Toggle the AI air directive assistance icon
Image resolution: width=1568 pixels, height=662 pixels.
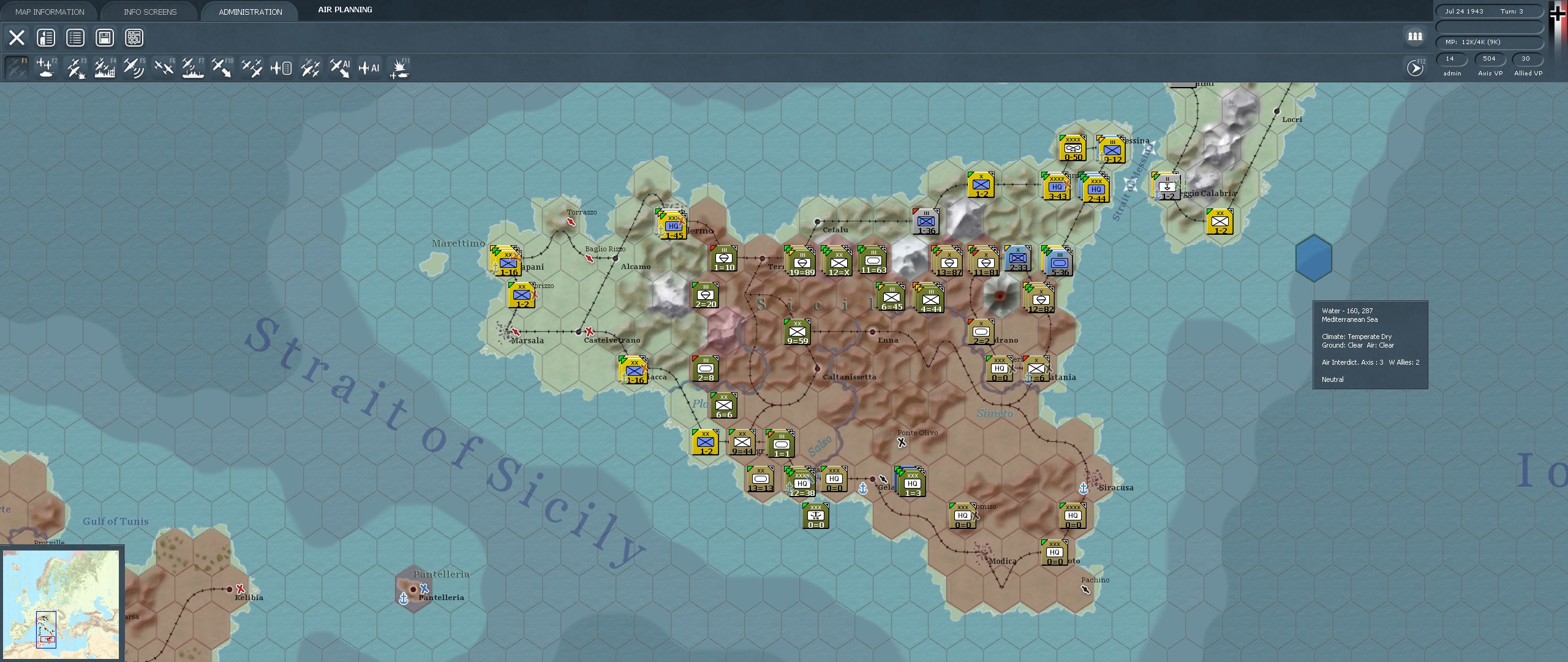point(340,67)
